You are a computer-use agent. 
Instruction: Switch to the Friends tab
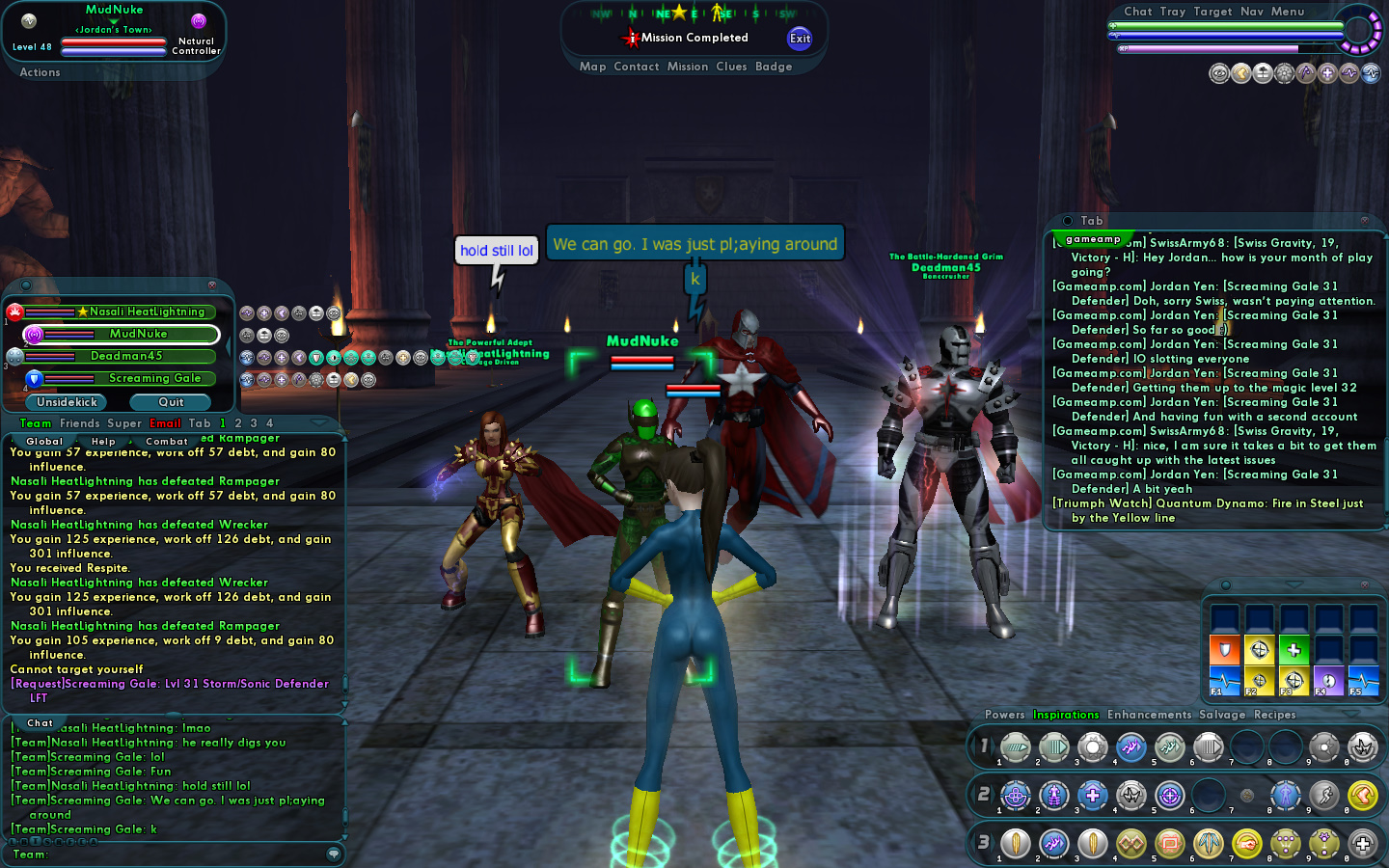(79, 423)
